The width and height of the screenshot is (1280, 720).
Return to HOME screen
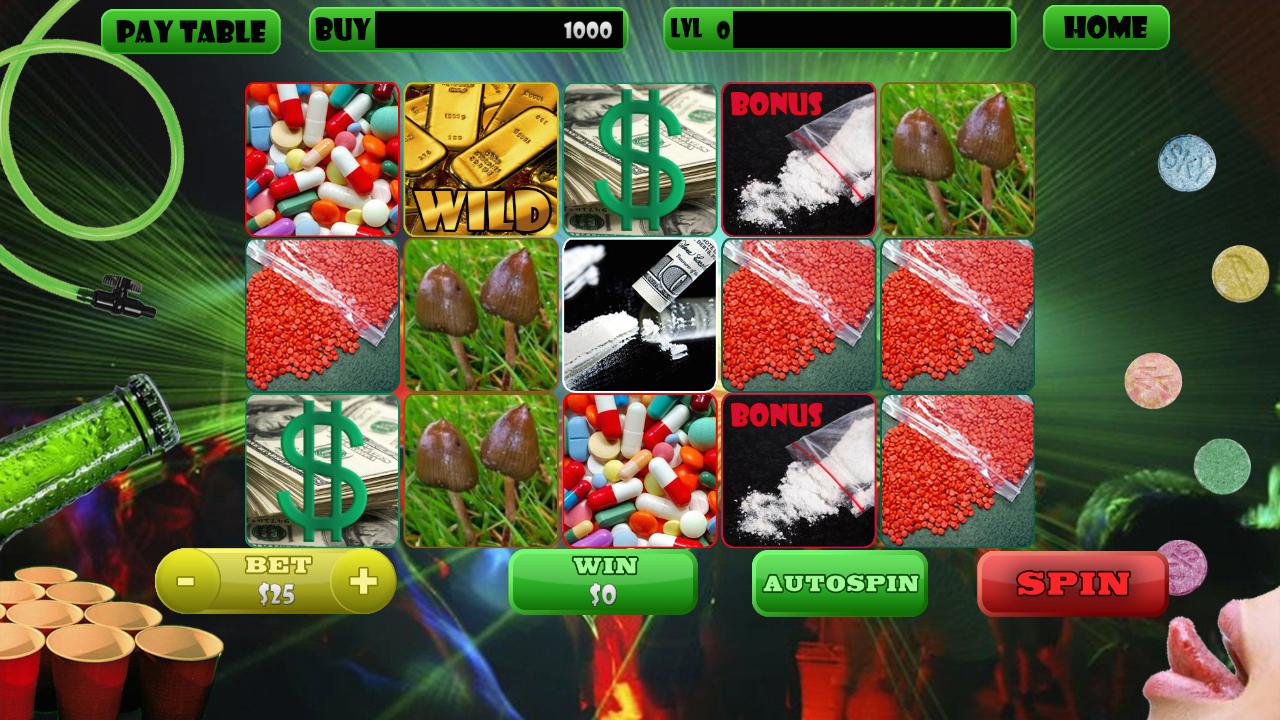point(1105,29)
